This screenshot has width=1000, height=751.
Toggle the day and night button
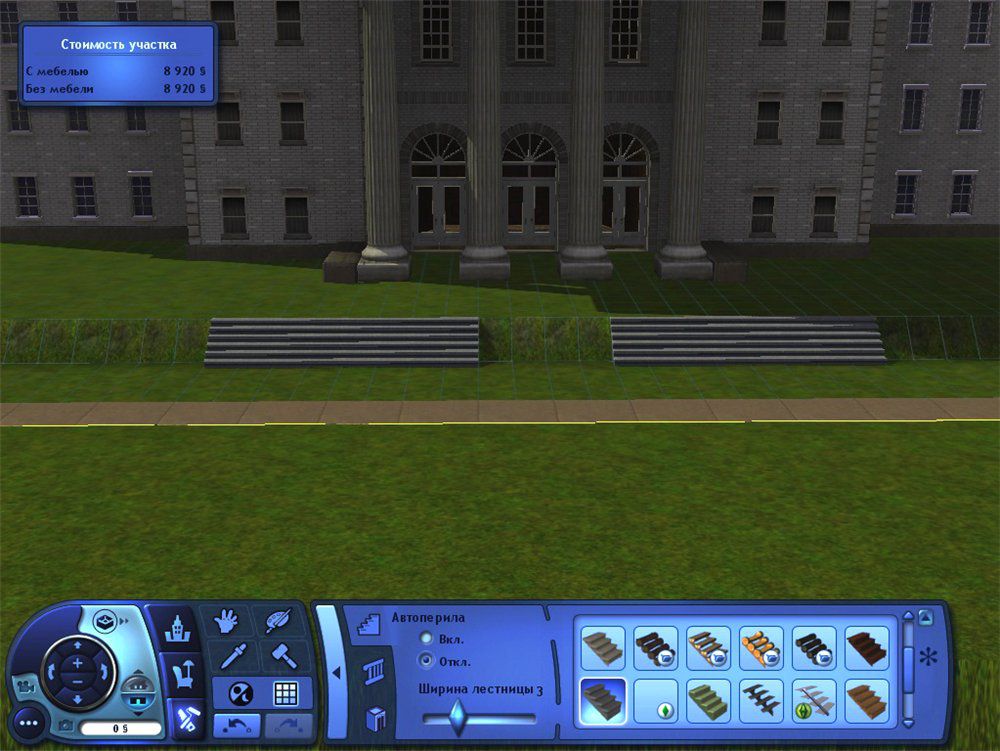pos(240,693)
